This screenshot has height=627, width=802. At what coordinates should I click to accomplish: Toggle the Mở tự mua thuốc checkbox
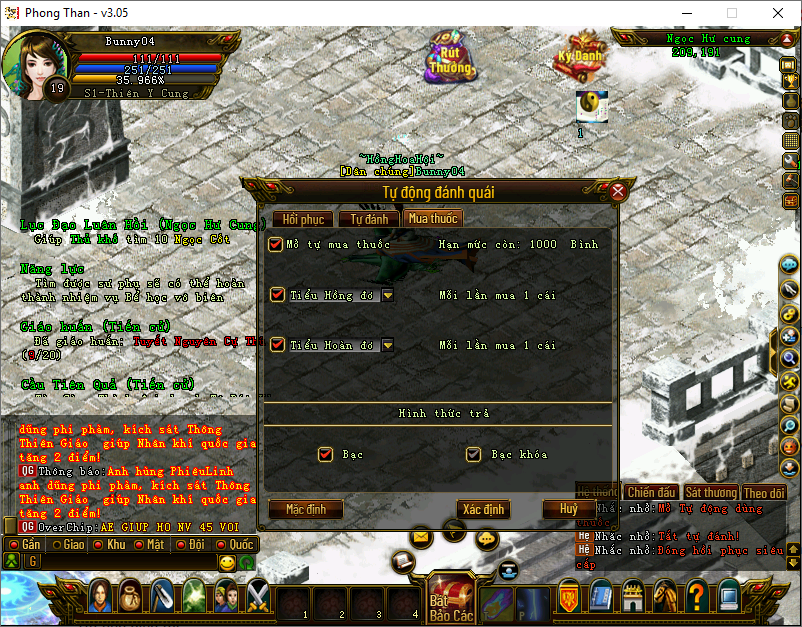(276, 245)
